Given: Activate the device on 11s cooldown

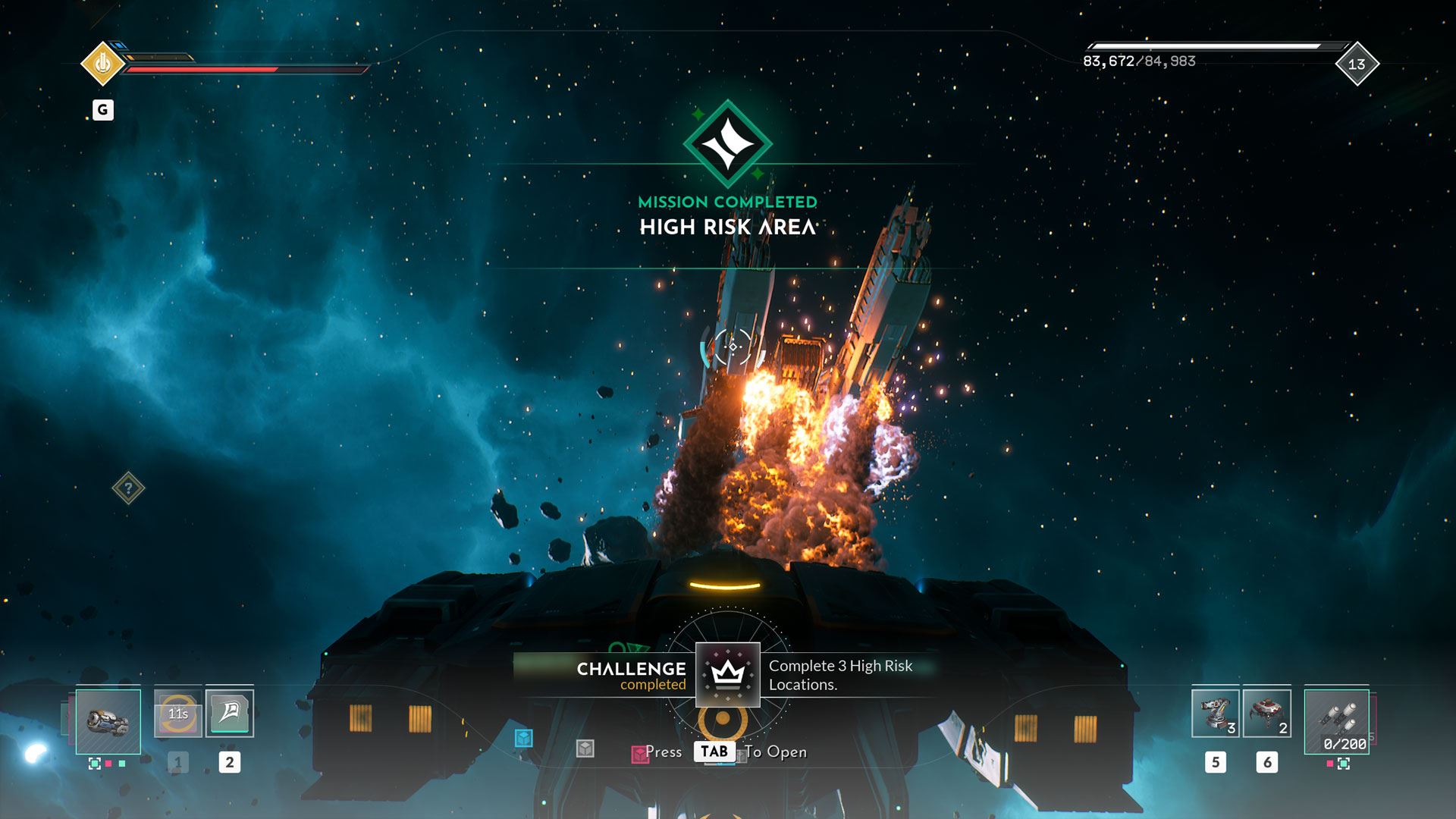Looking at the screenshot, I should click(177, 713).
